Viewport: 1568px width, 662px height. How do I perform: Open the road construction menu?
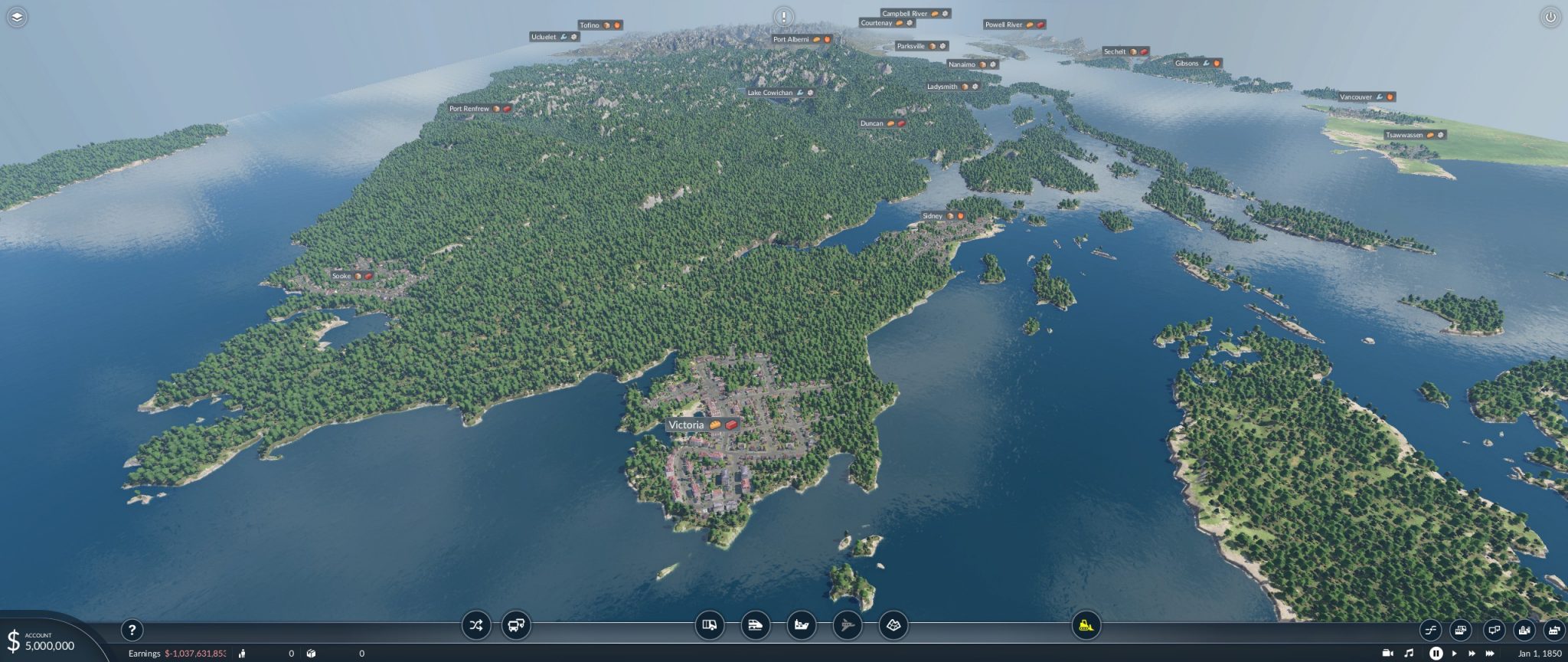710,625
